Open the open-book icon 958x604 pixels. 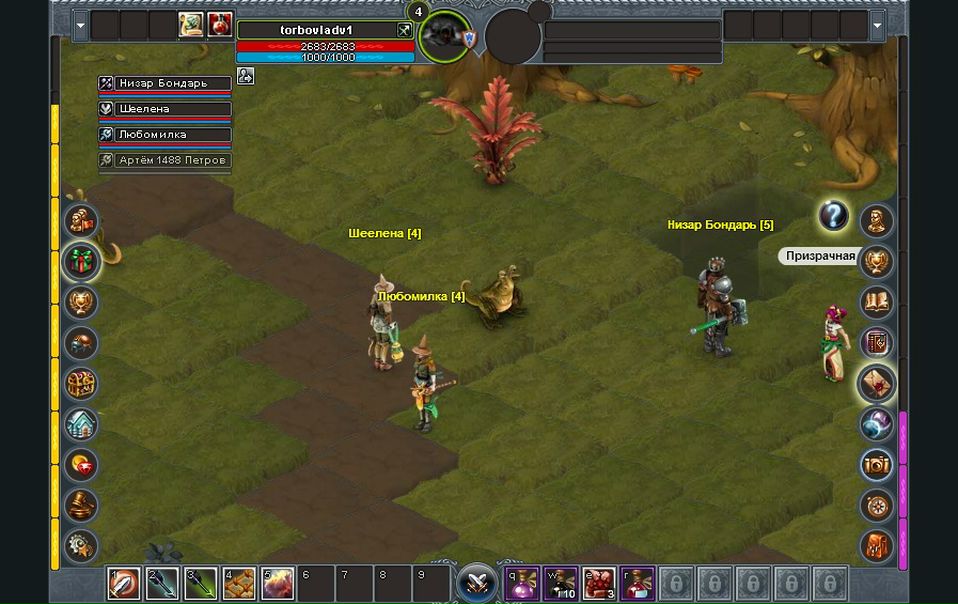click(877, 301)
